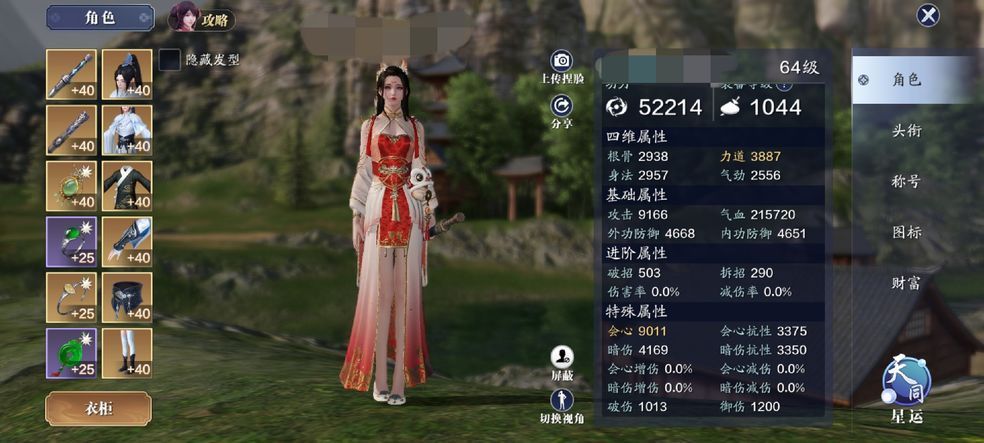984x443 pixels.
Task: Toggle the 隐藏发型 checkbox
Action: pyautogui.click(x=170, y=60)
